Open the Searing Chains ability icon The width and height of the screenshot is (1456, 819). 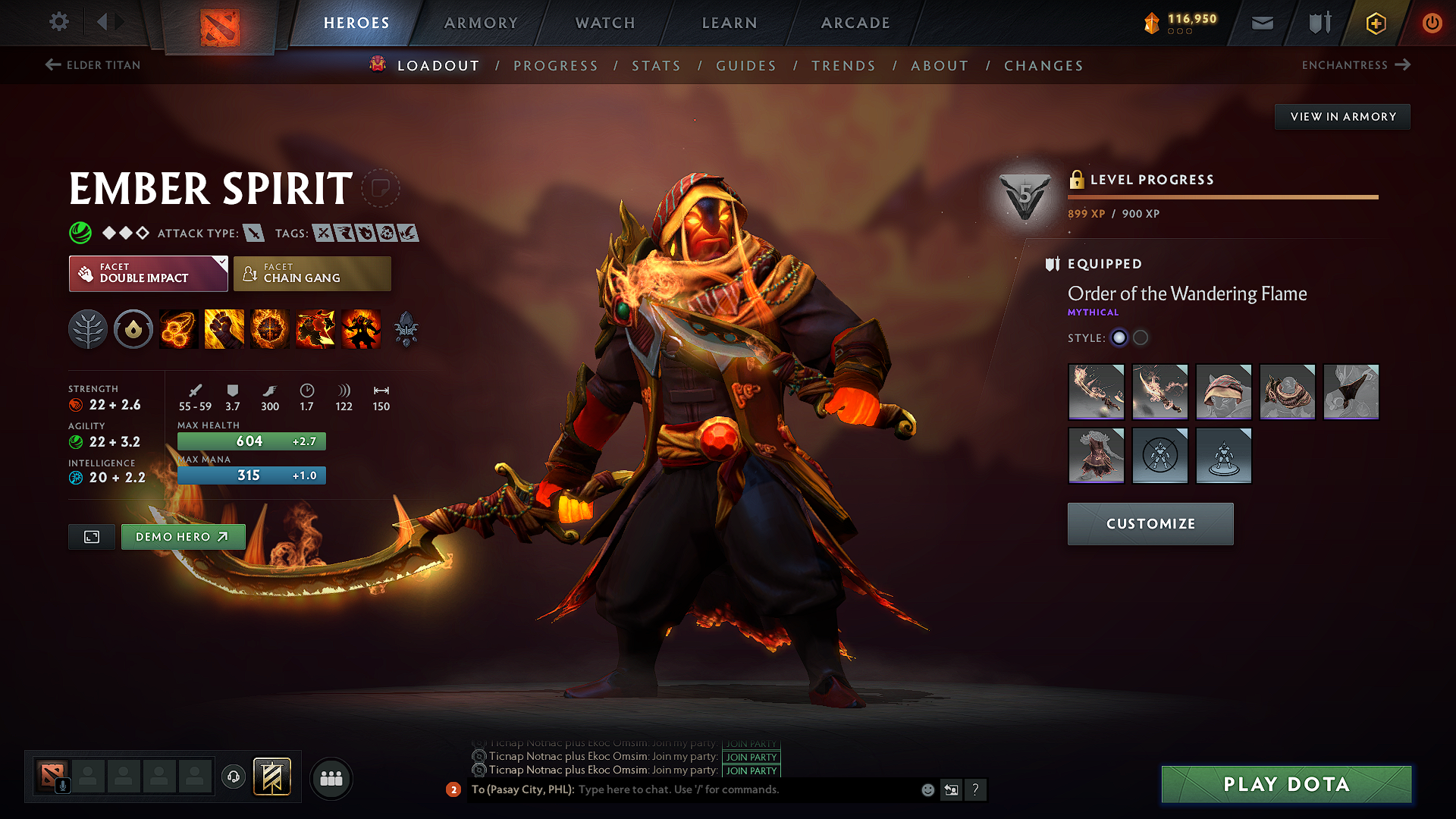[178, 328]
